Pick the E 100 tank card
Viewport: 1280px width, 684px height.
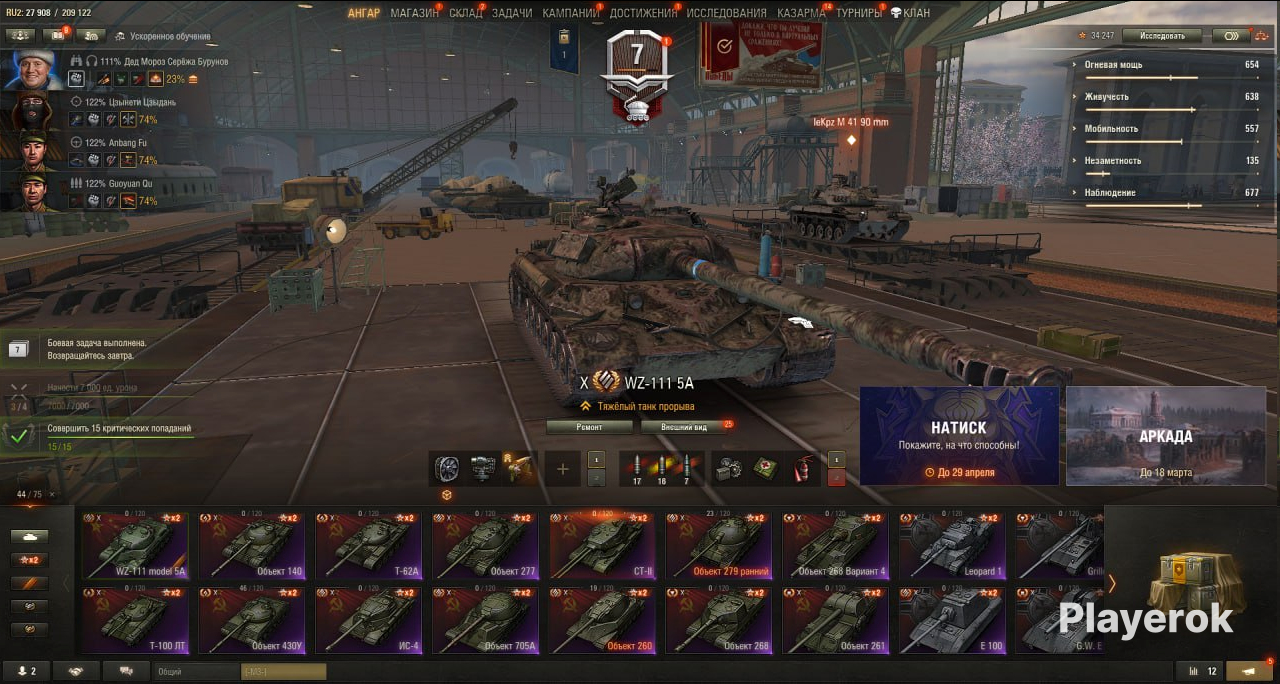[x=952, y=621]
